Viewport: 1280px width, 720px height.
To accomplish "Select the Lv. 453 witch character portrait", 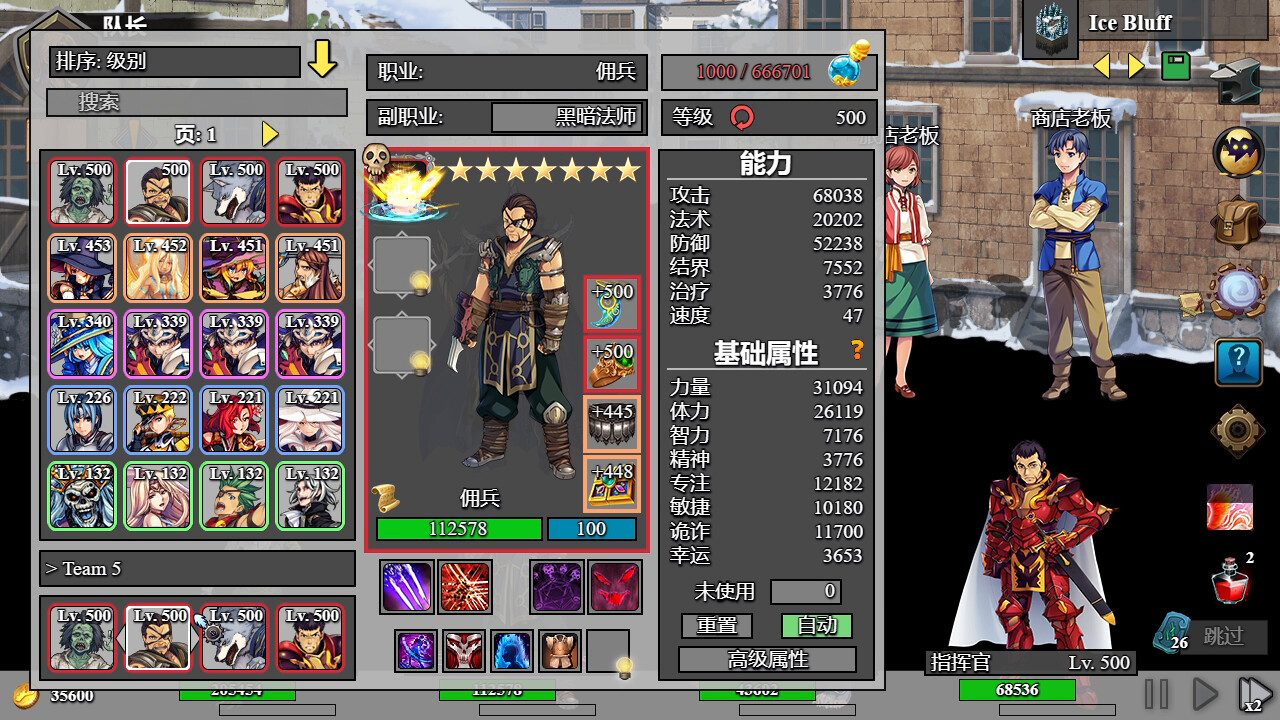I will tap(81, 268).
